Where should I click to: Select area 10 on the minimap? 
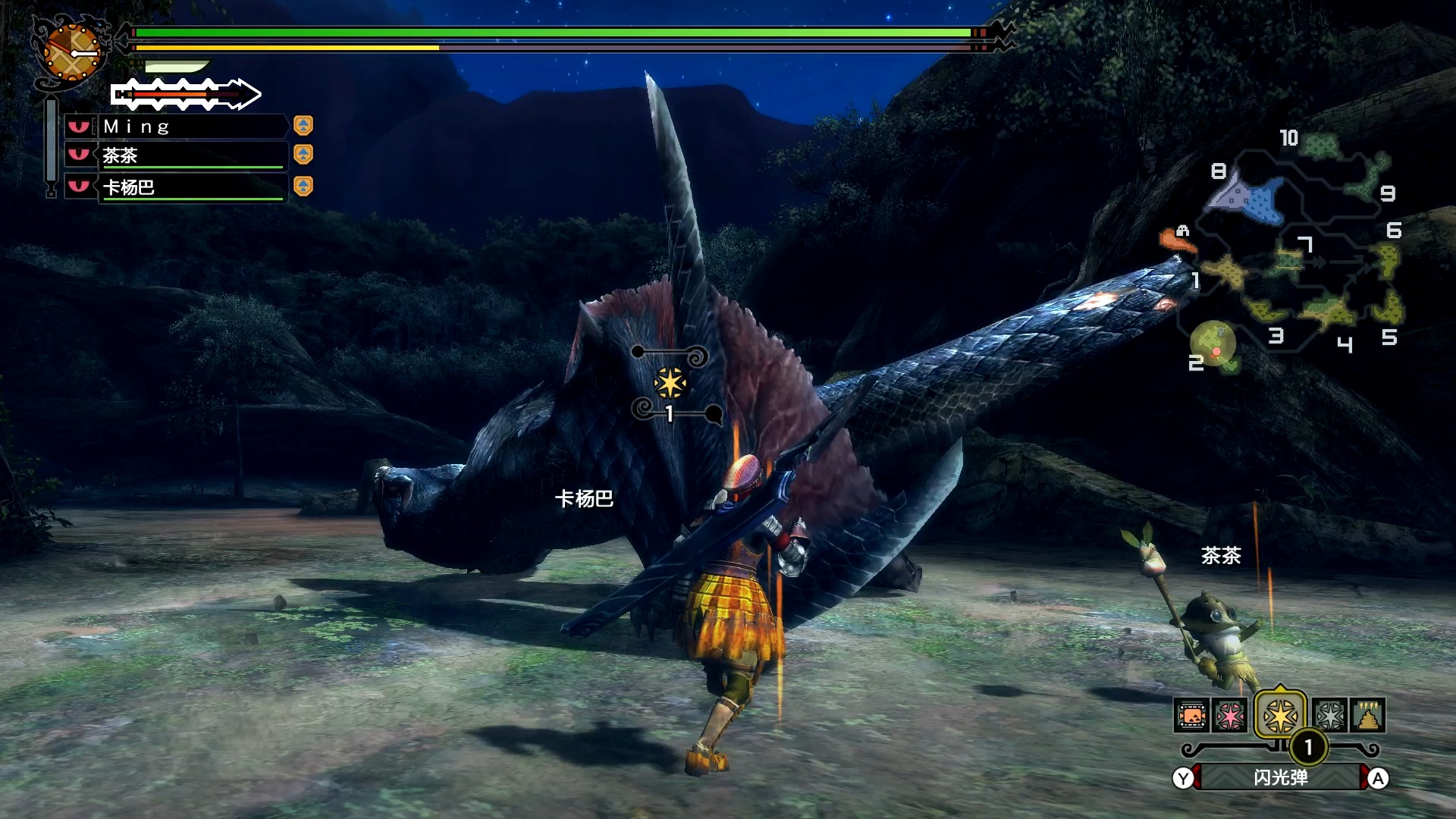pyautogui.click(x=1322, y=145)
